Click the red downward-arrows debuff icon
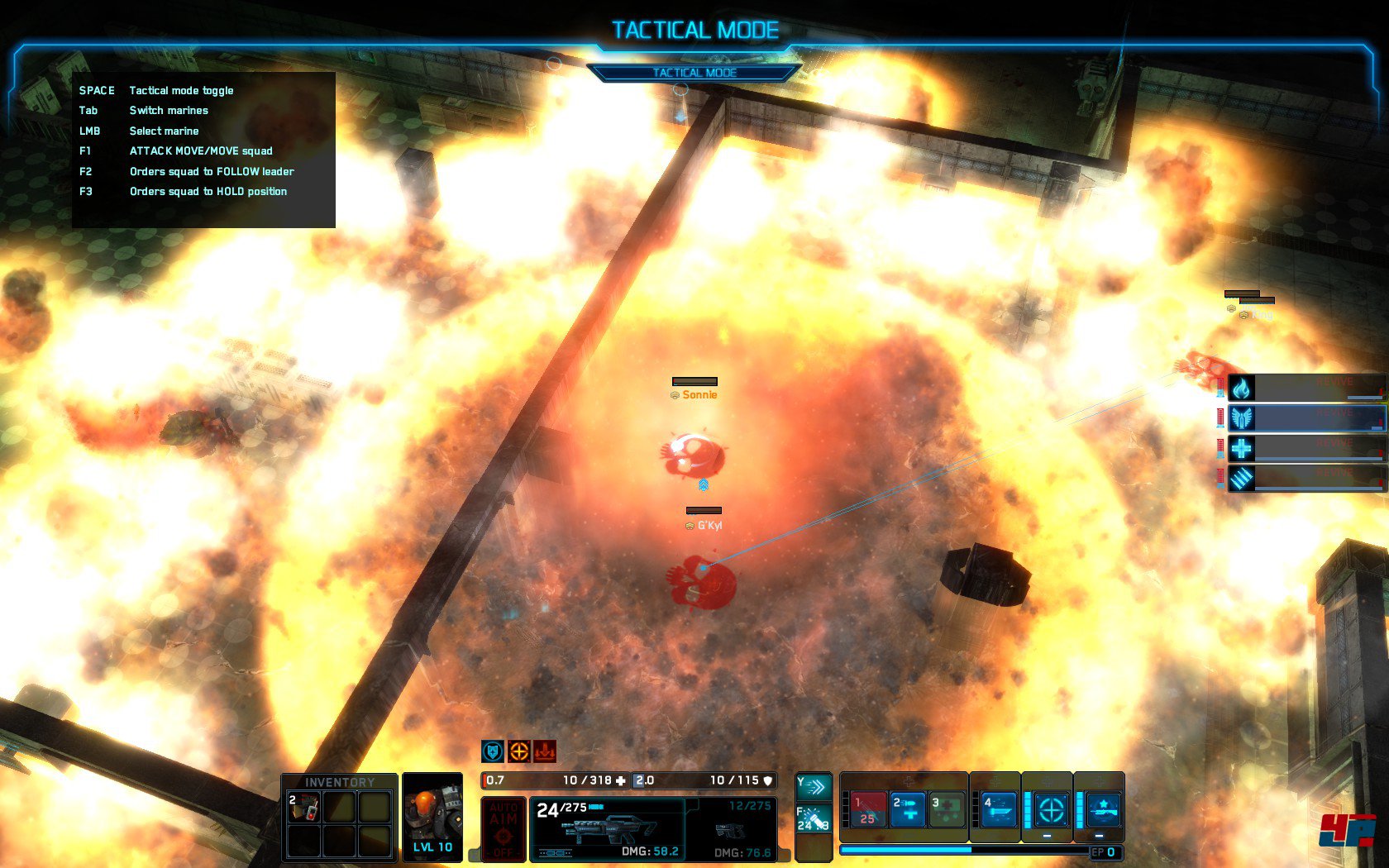 click(x=545, y=751)
